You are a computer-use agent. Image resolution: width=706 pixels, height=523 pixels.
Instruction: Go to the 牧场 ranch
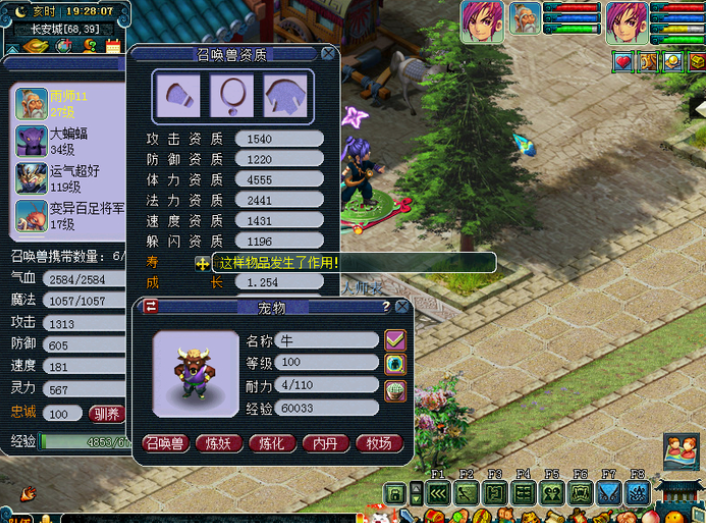[379, 443]
